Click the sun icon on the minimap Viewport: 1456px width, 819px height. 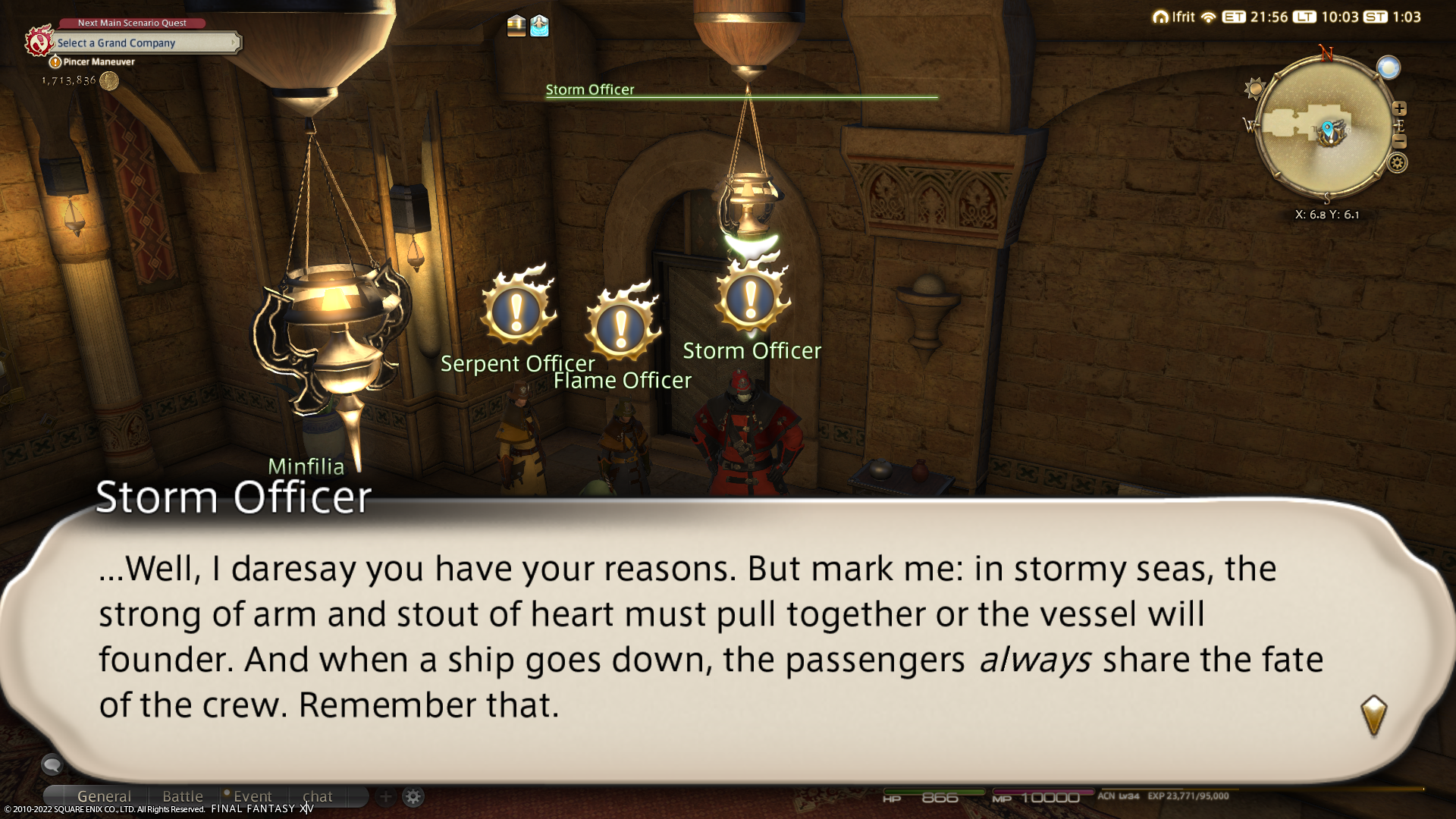[x=1256, y=89]
